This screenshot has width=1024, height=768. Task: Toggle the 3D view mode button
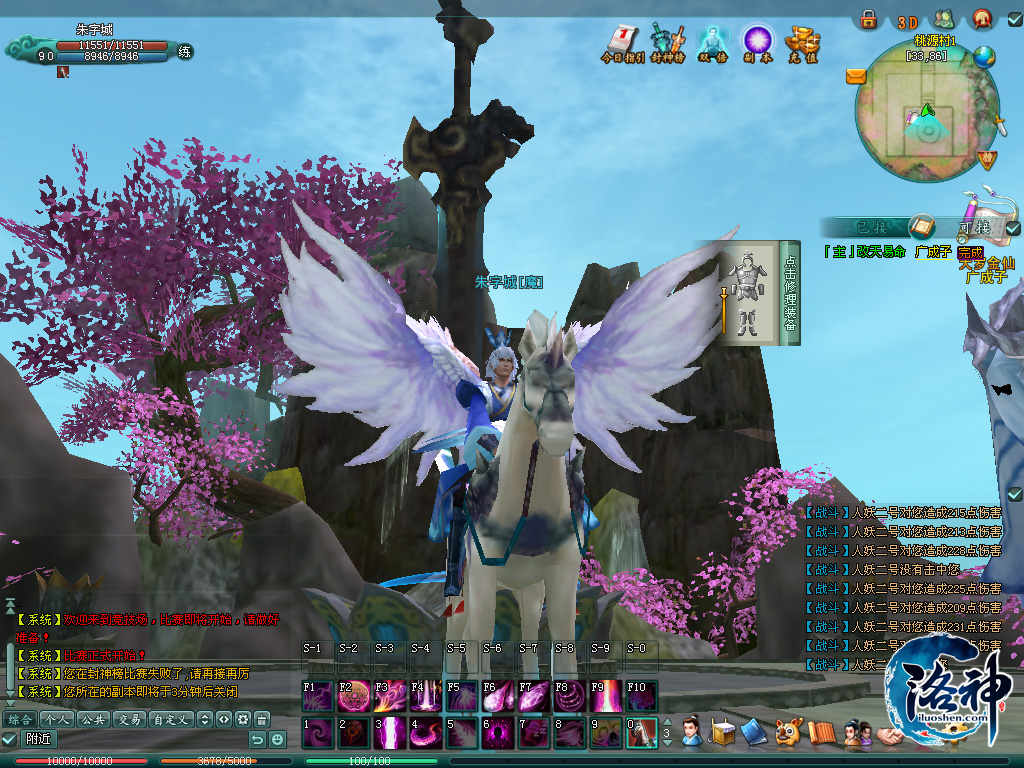tap(907, 21)
